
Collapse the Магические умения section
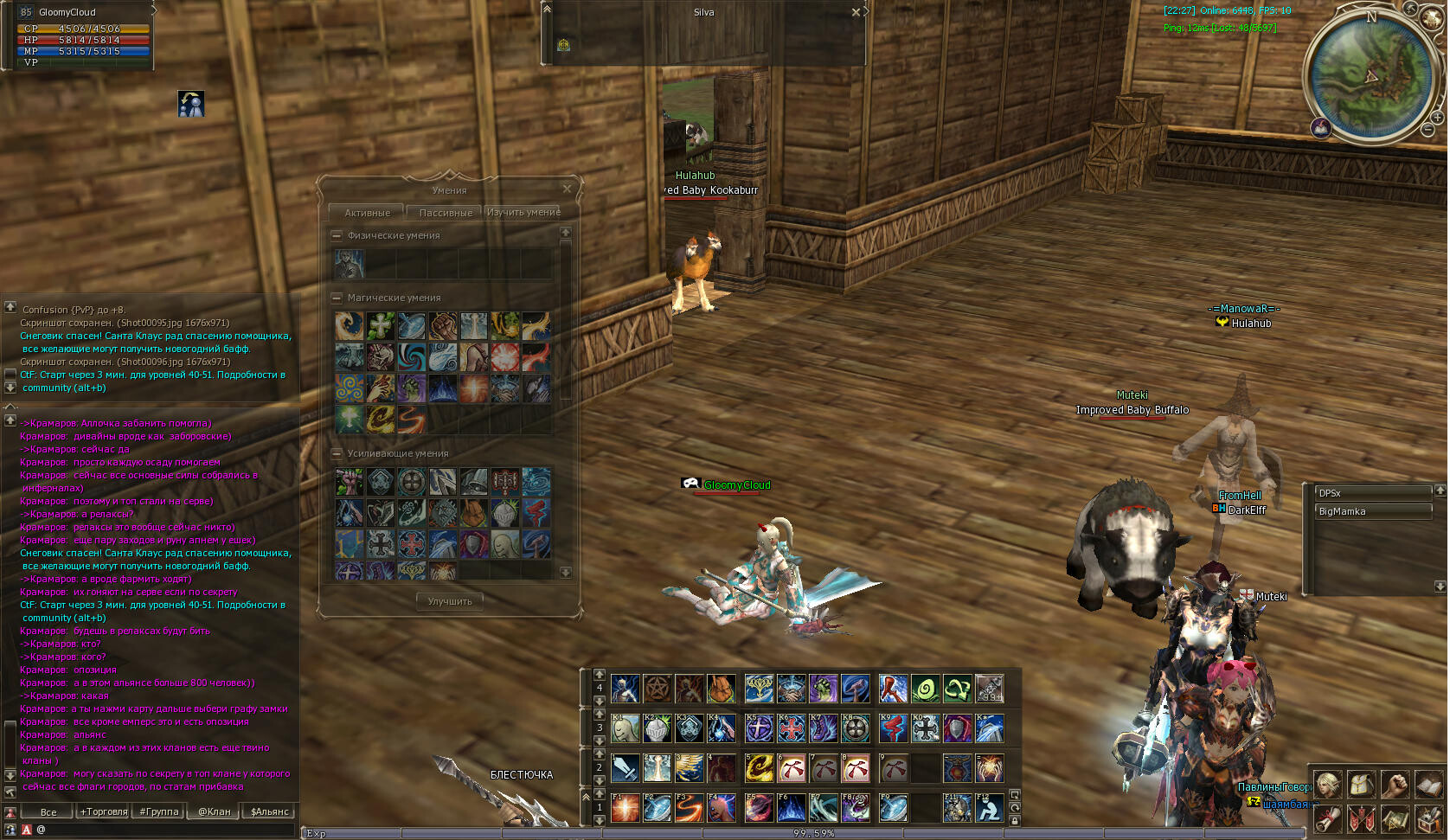[x=337, y=298]
